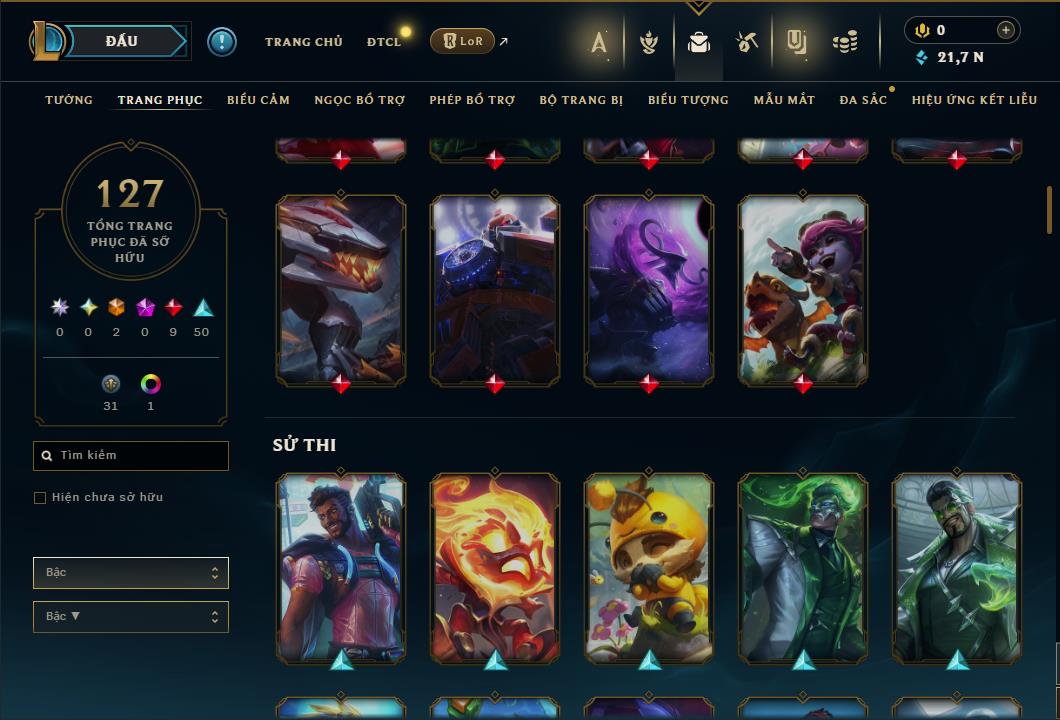Go to the ĐTCL game mode
The width and height of the screenshot is (1060, 720).
(x=384, y=42)
